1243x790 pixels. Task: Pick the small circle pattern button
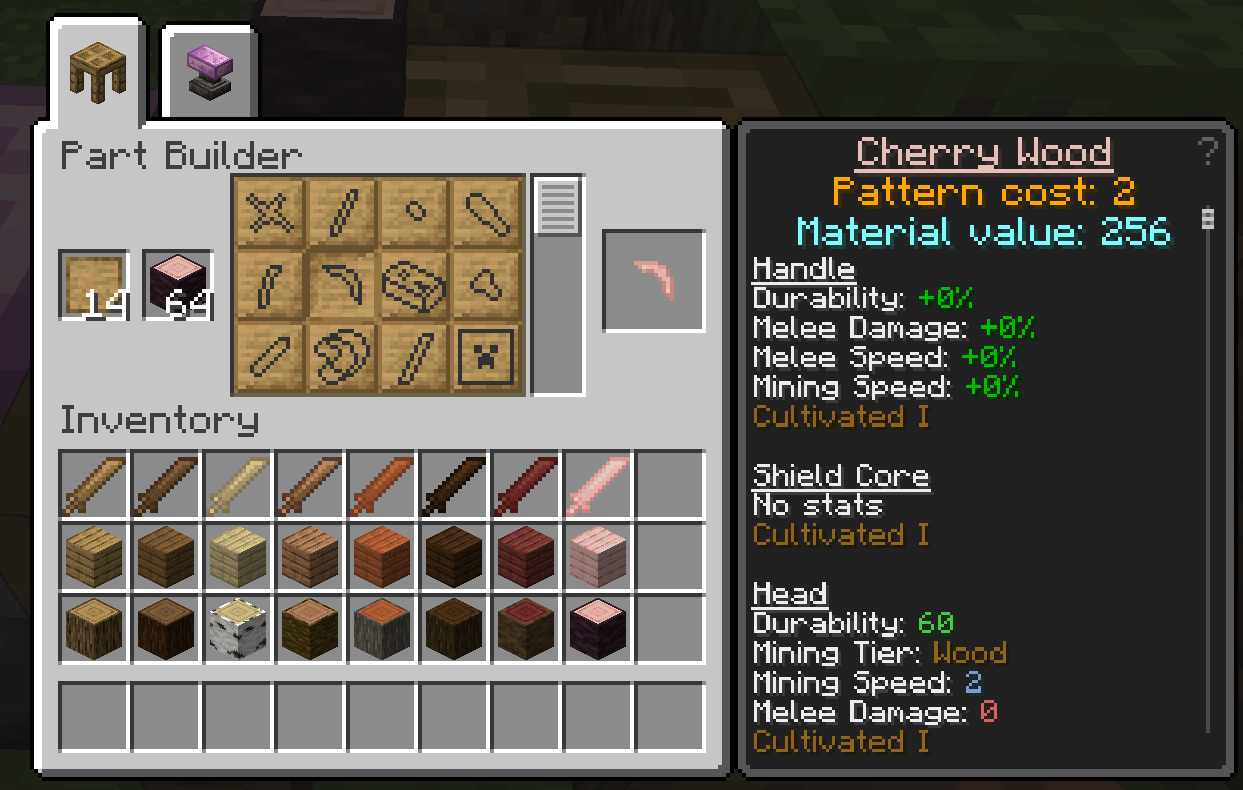415,212
